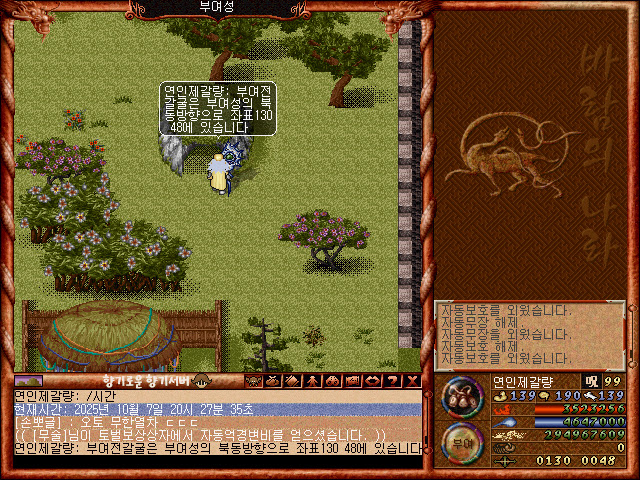Open help with the question mark icon
The image size is (640, 480).
[388, 380]
